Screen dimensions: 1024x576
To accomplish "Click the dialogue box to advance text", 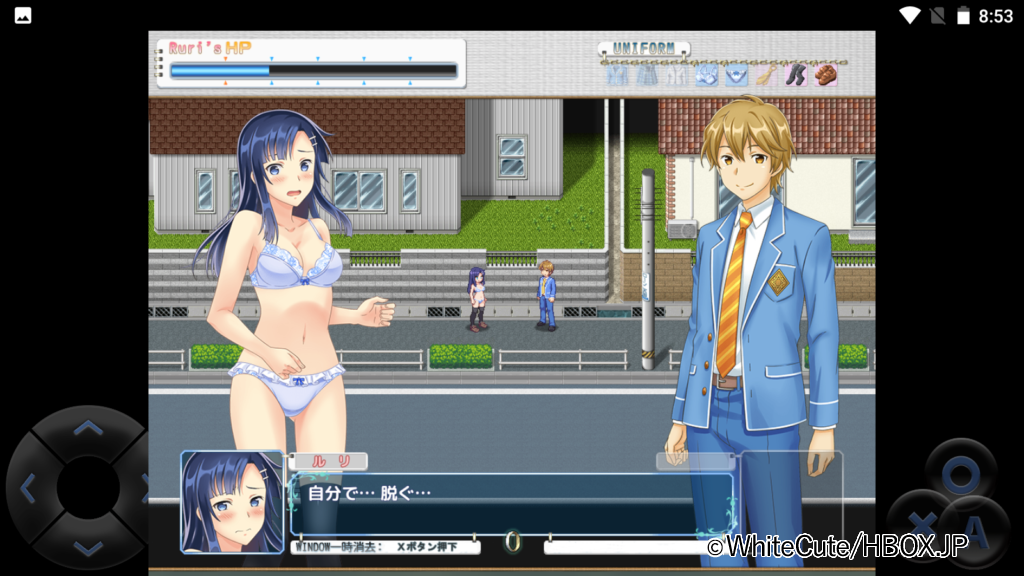I will pyautogui.click(x=510, y=505).
